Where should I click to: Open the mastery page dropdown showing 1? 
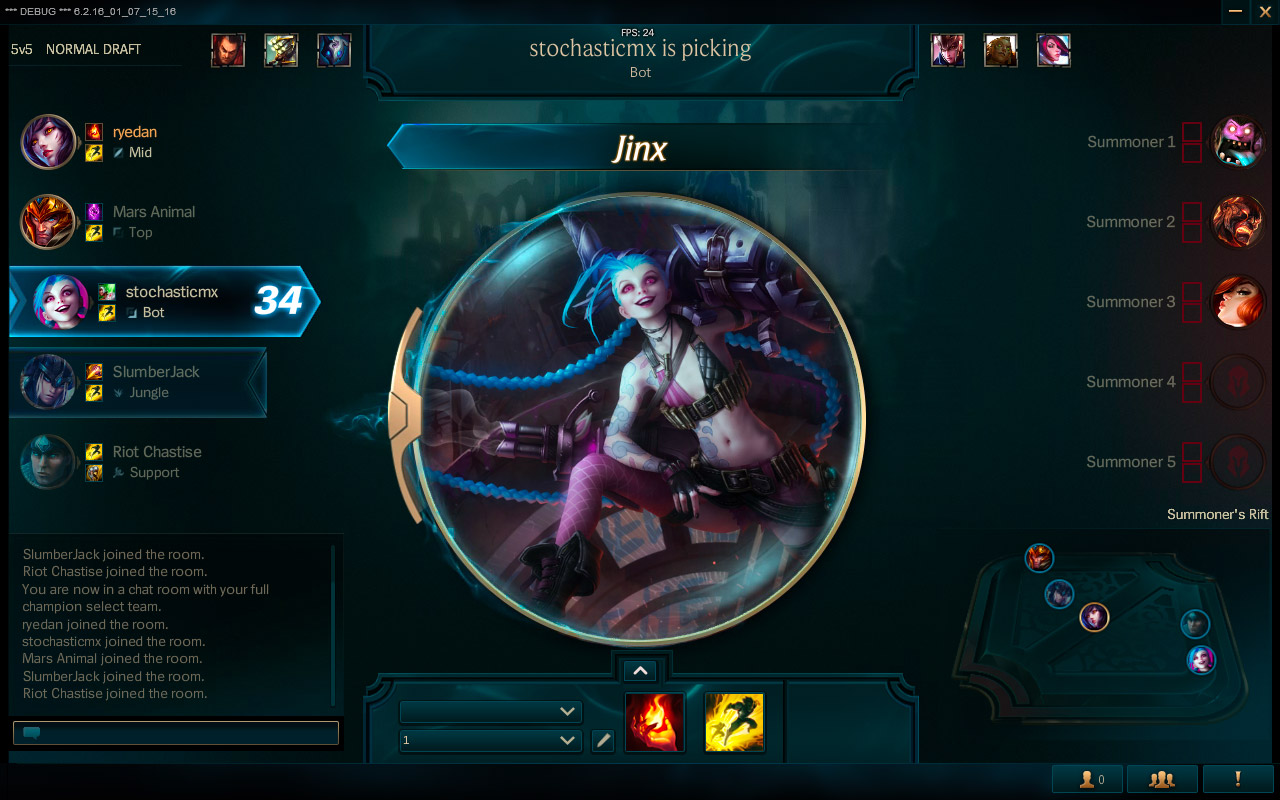click(490, 741)
